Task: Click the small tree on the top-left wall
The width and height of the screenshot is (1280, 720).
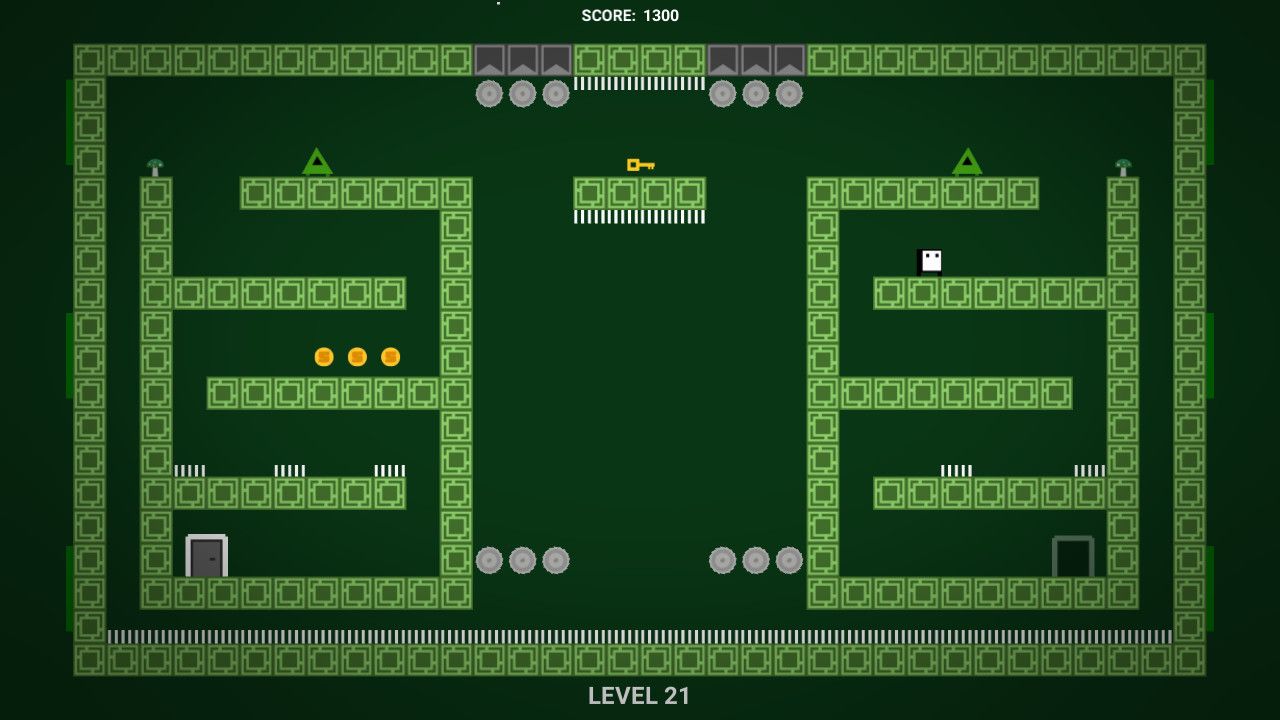Action: 155,163
